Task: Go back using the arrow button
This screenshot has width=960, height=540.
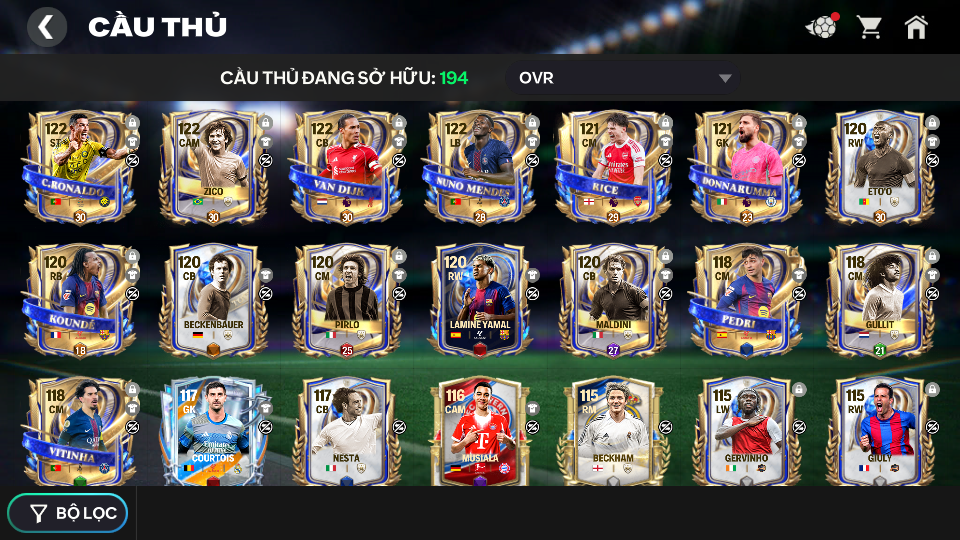Action: point(46,27)
